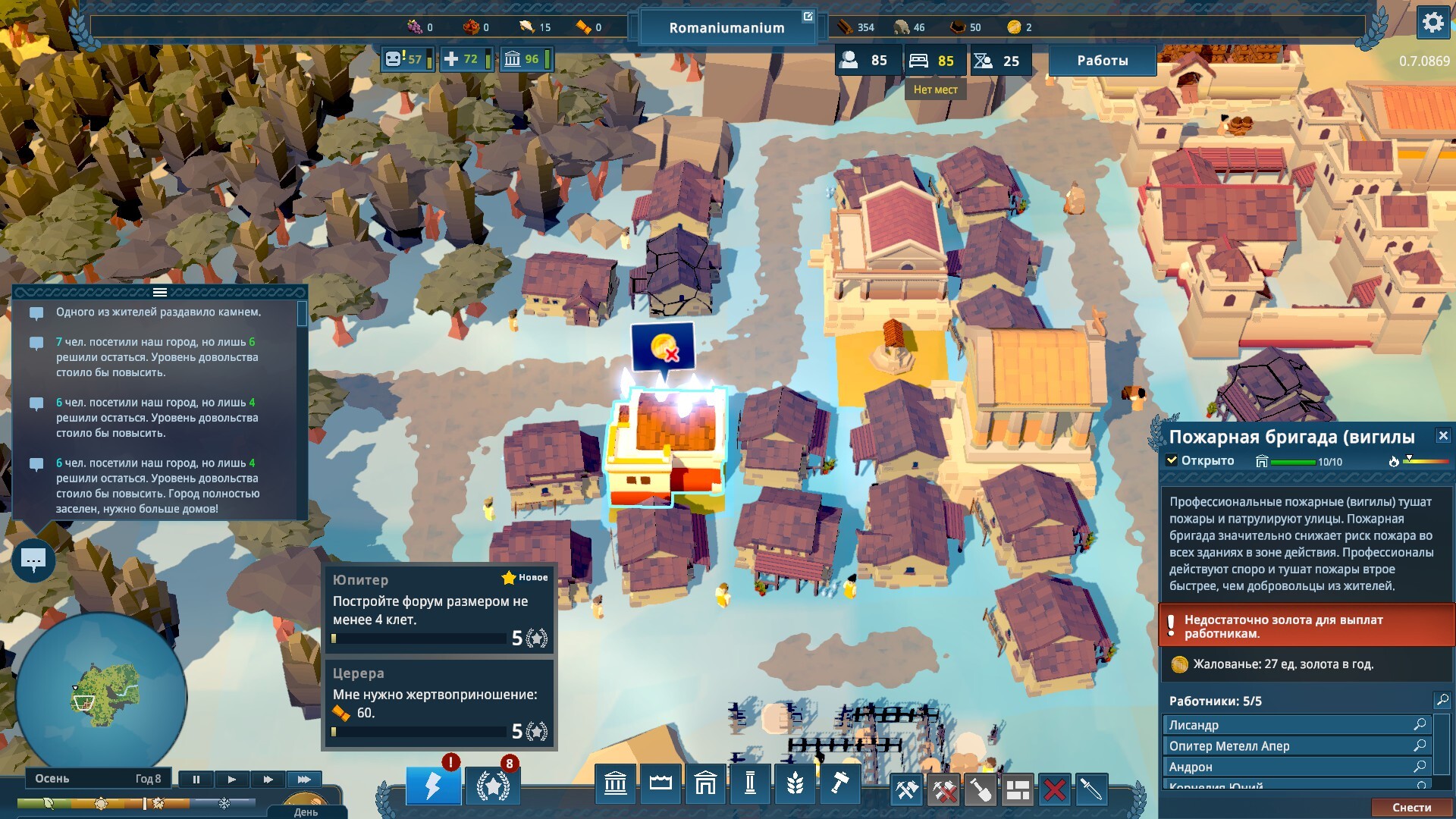Select worker Лисандр in the list
1456x819 pixels.
[x=1289, y=725]
